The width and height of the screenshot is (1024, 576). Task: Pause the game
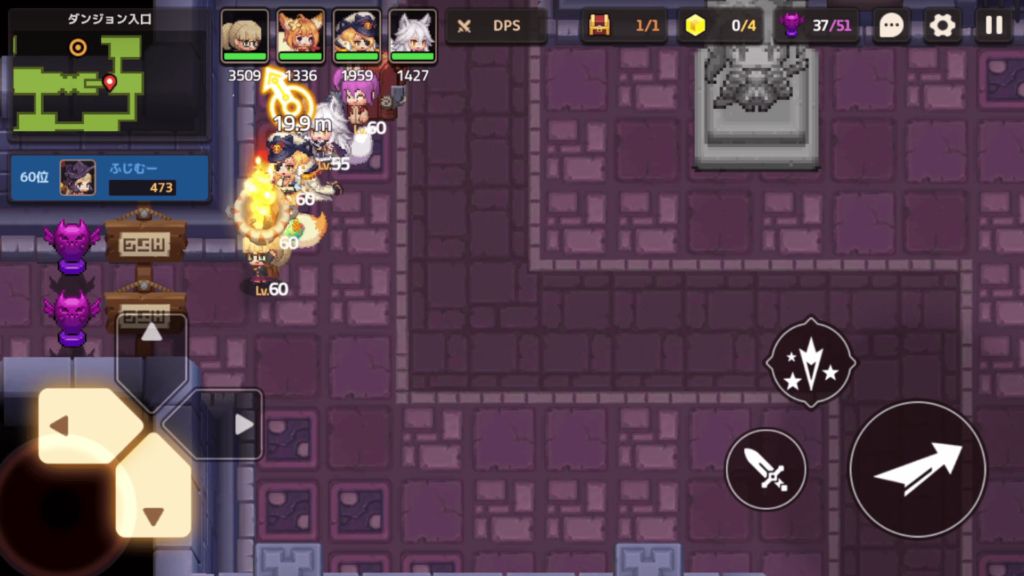point(993,26)
